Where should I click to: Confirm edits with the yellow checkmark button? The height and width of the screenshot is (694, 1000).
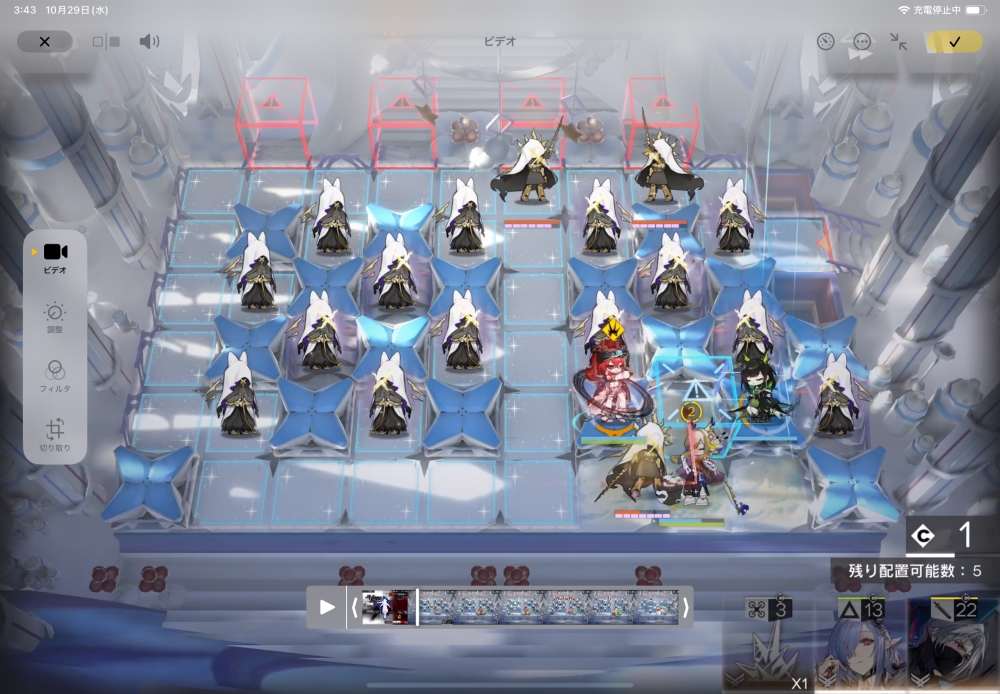pos(954,42)
